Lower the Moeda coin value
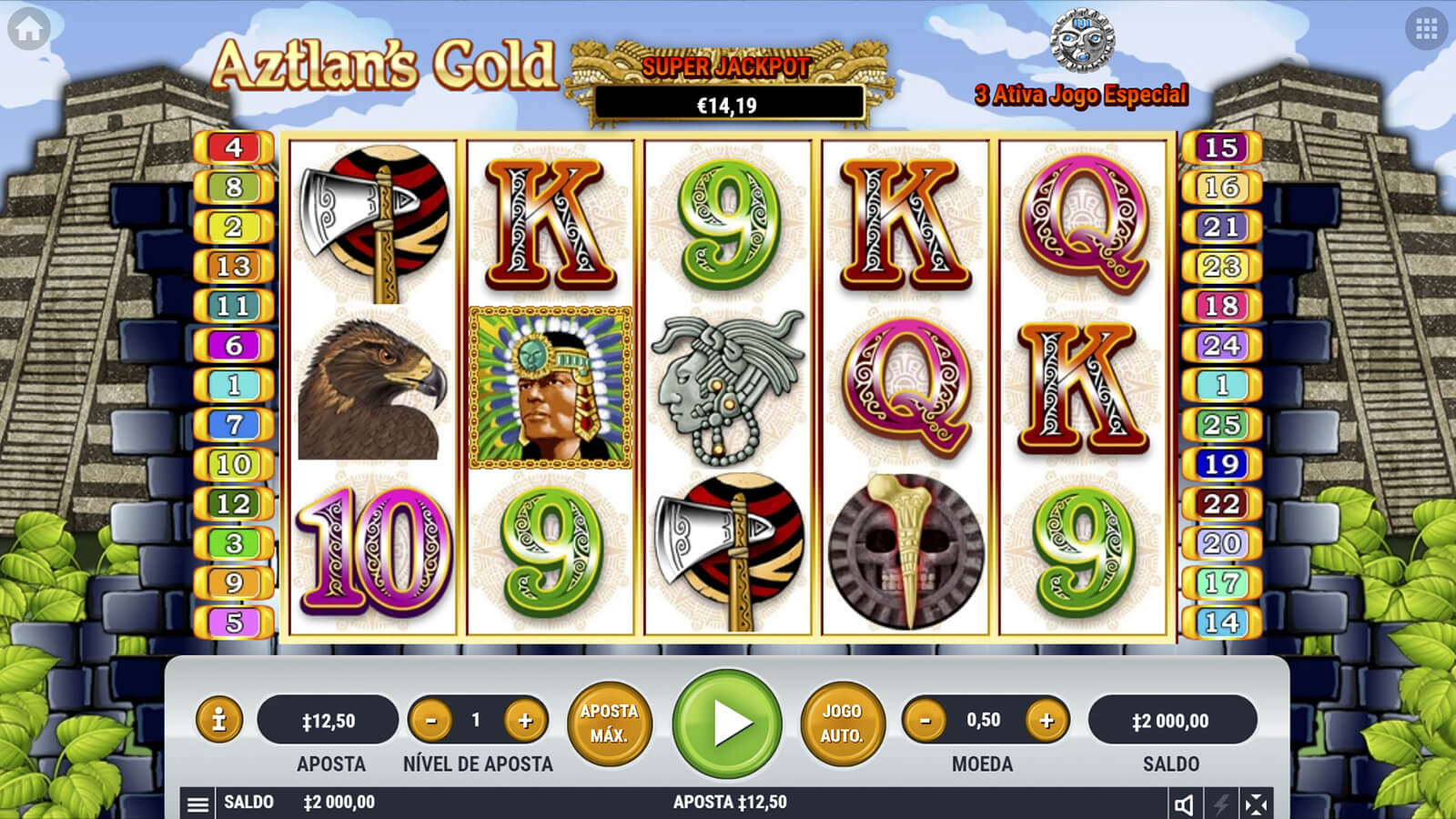The image size is (1456, 819). [925, 721]
